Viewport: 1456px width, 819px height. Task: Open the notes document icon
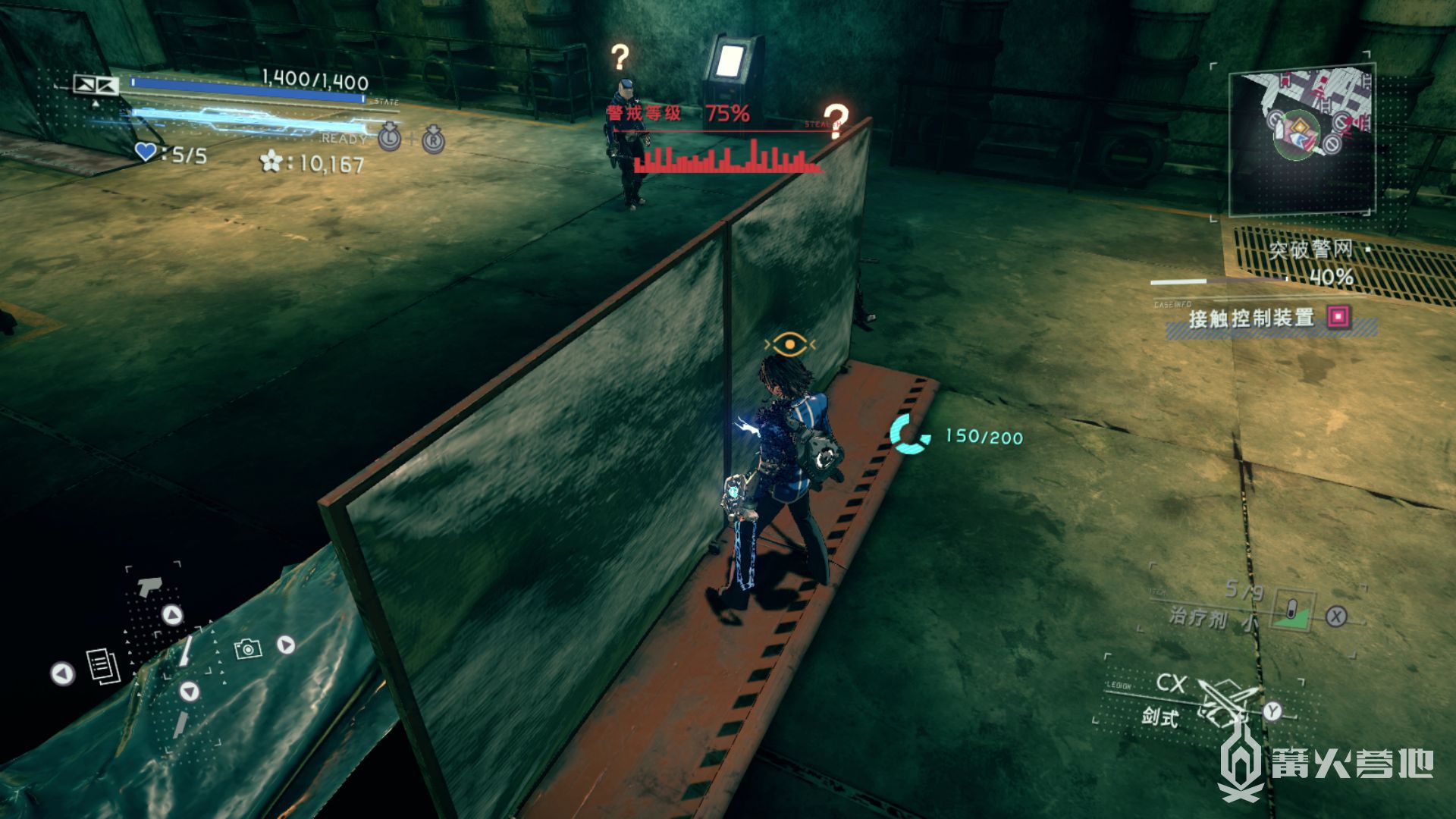pyautogui.click(x=103, y=666)
